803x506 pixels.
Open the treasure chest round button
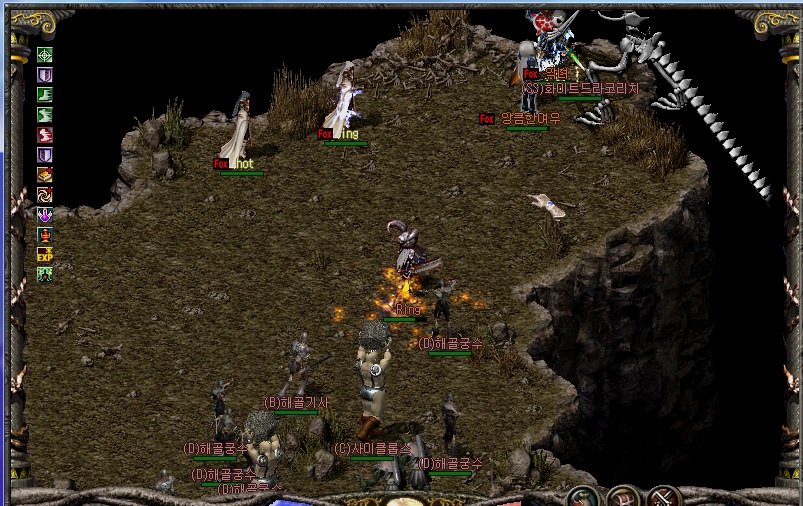(623, 497)
